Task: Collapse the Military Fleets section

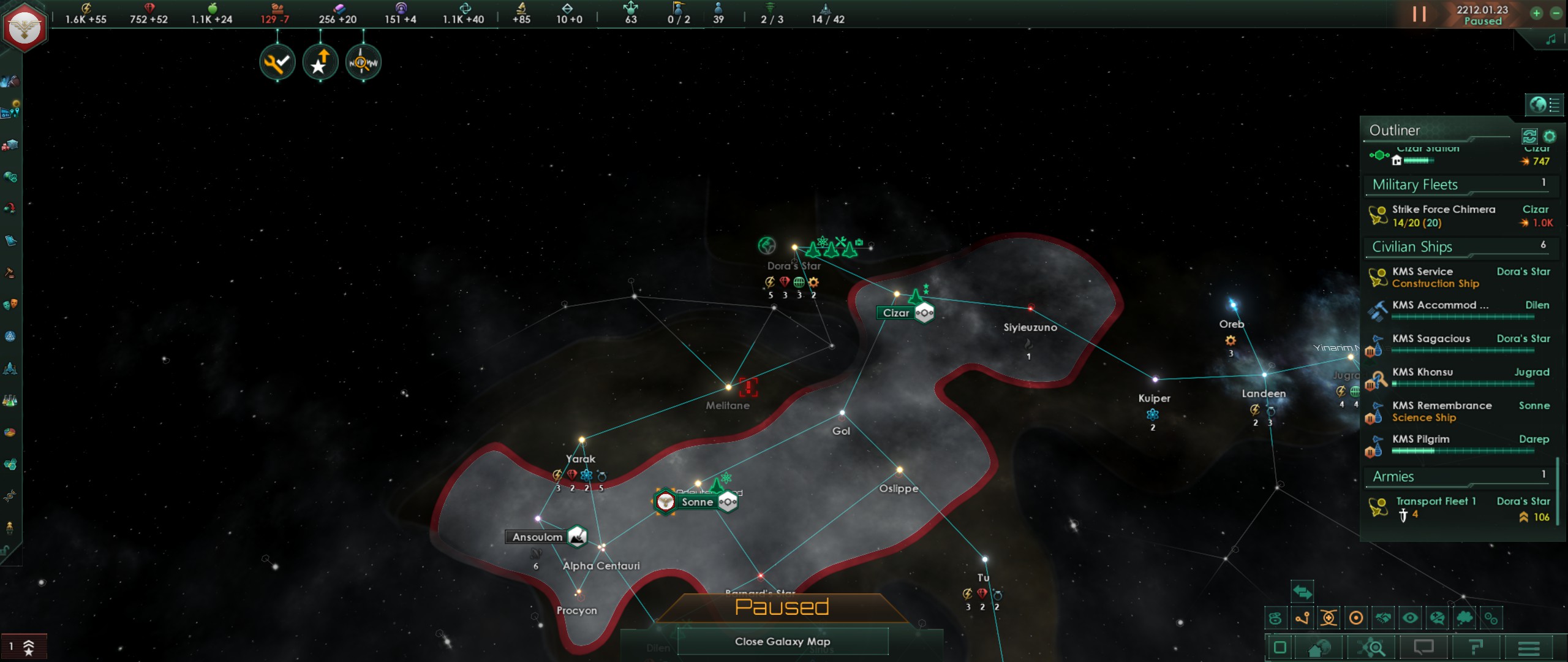Action: pos(1416,185)
